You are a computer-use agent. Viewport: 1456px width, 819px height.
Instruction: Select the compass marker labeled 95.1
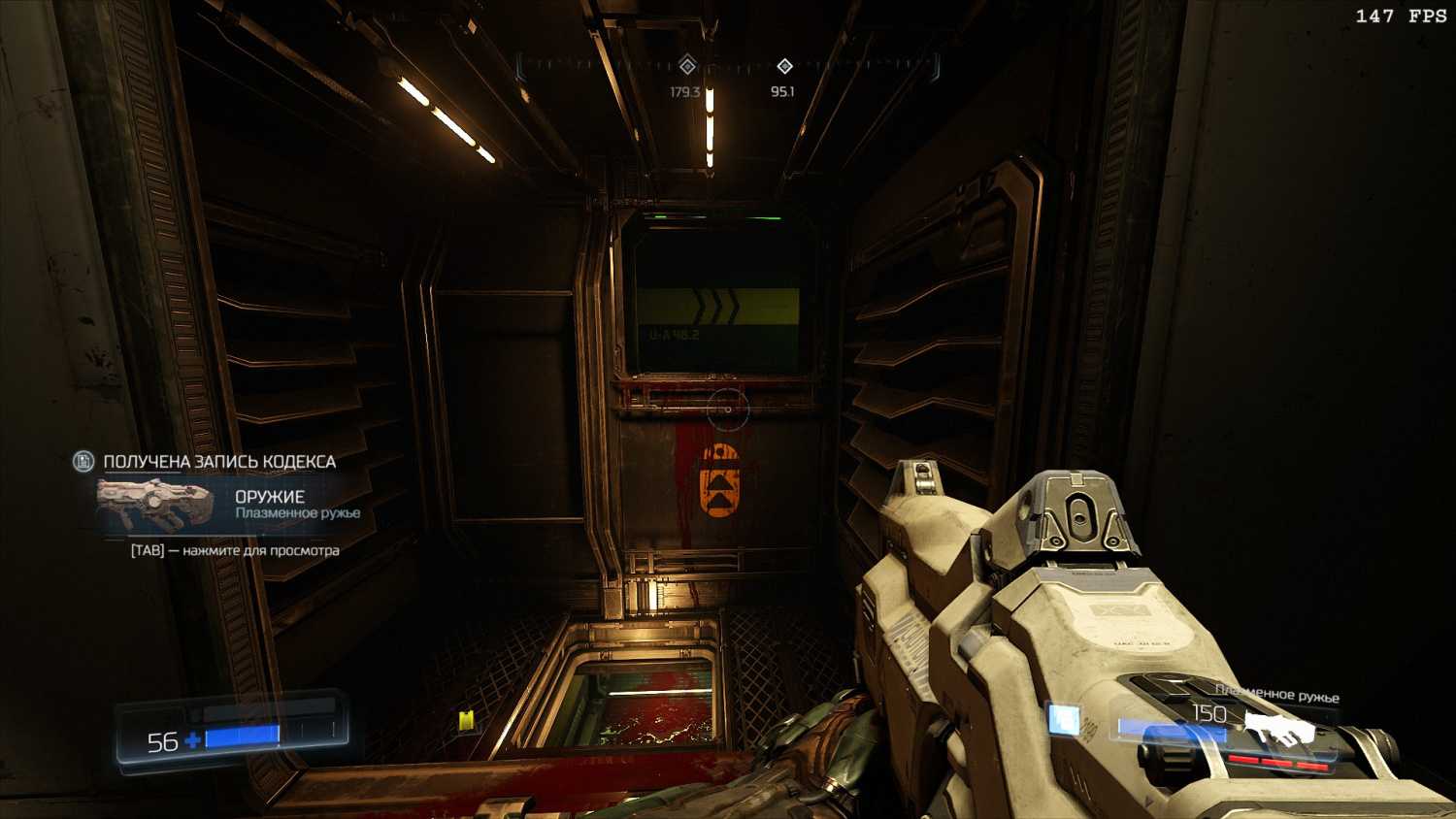coord(784,66)
